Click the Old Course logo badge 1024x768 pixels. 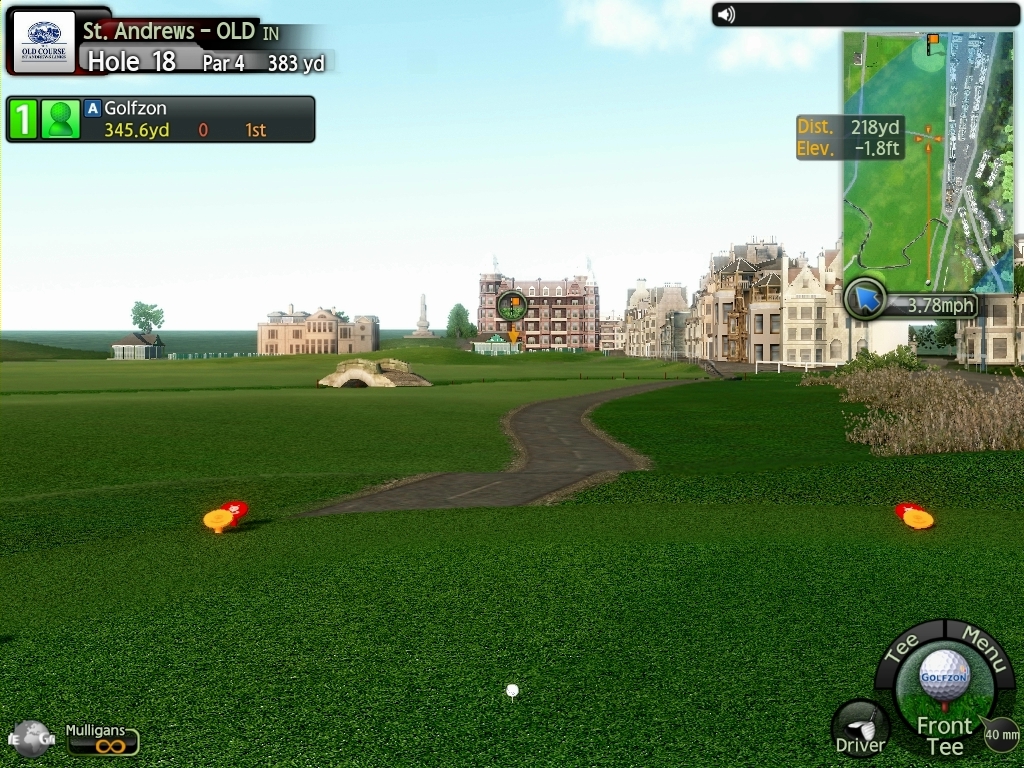click(x=44, y=43)
